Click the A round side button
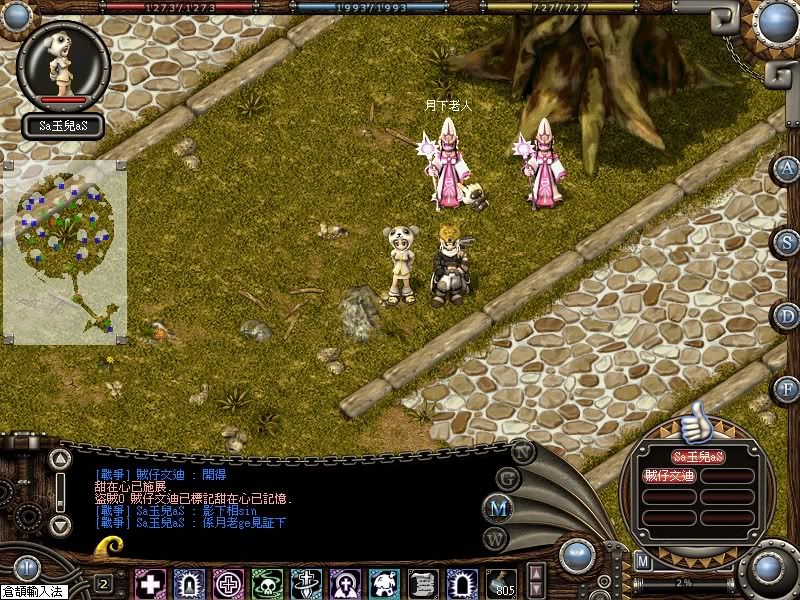The height and width of the screenshot is (600, 800). pyautogui.click(x=788, y=168)
